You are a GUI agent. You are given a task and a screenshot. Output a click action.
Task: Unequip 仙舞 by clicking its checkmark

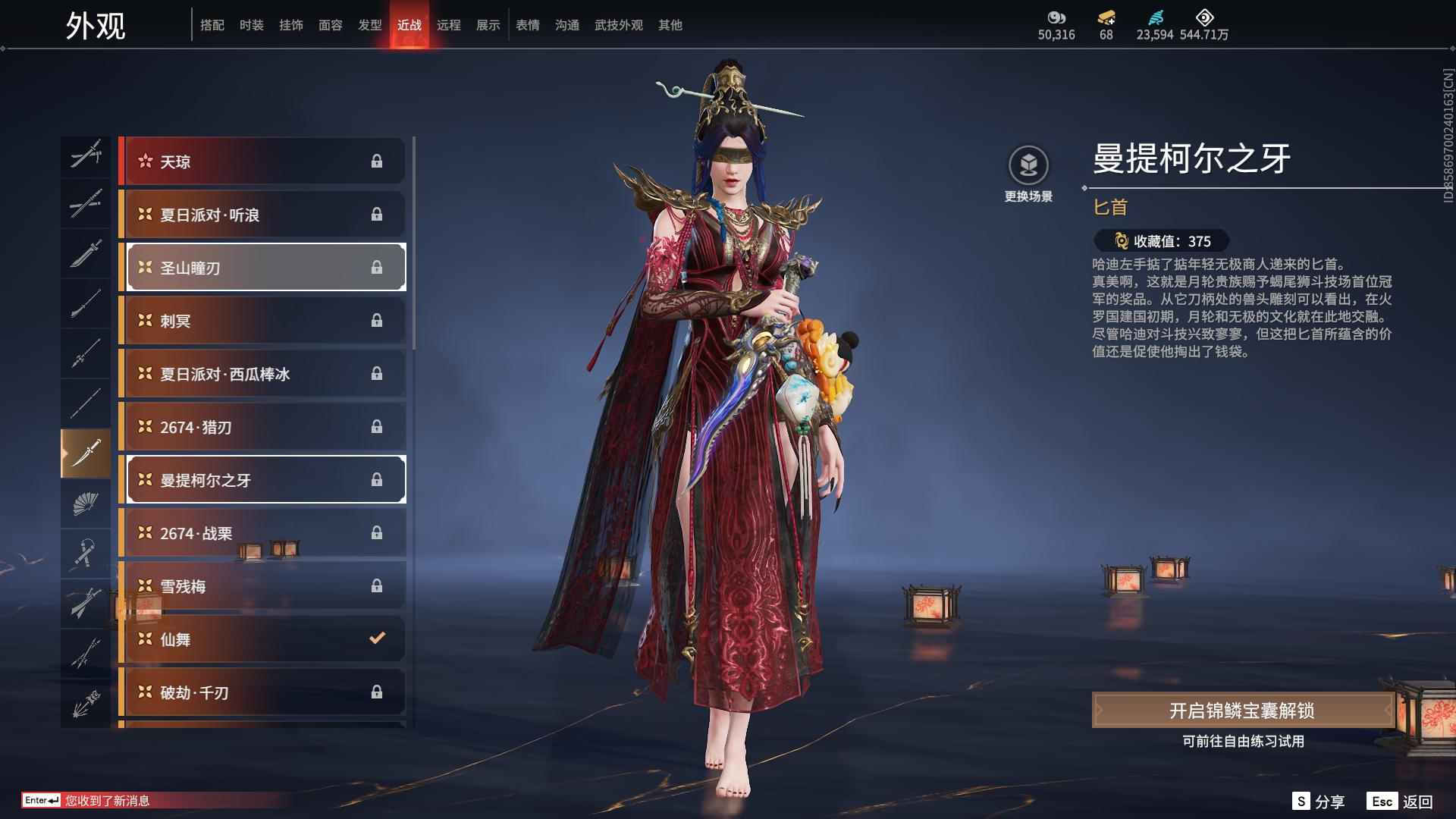click(x=377, y=639)
